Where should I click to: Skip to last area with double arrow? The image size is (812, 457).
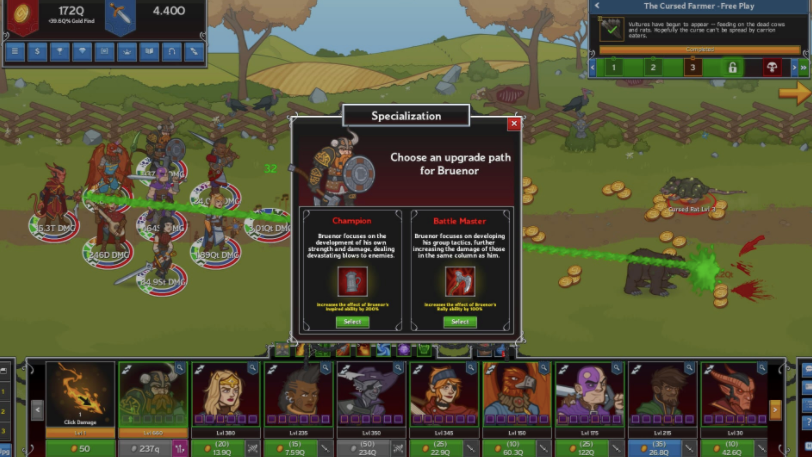(802, 68)
